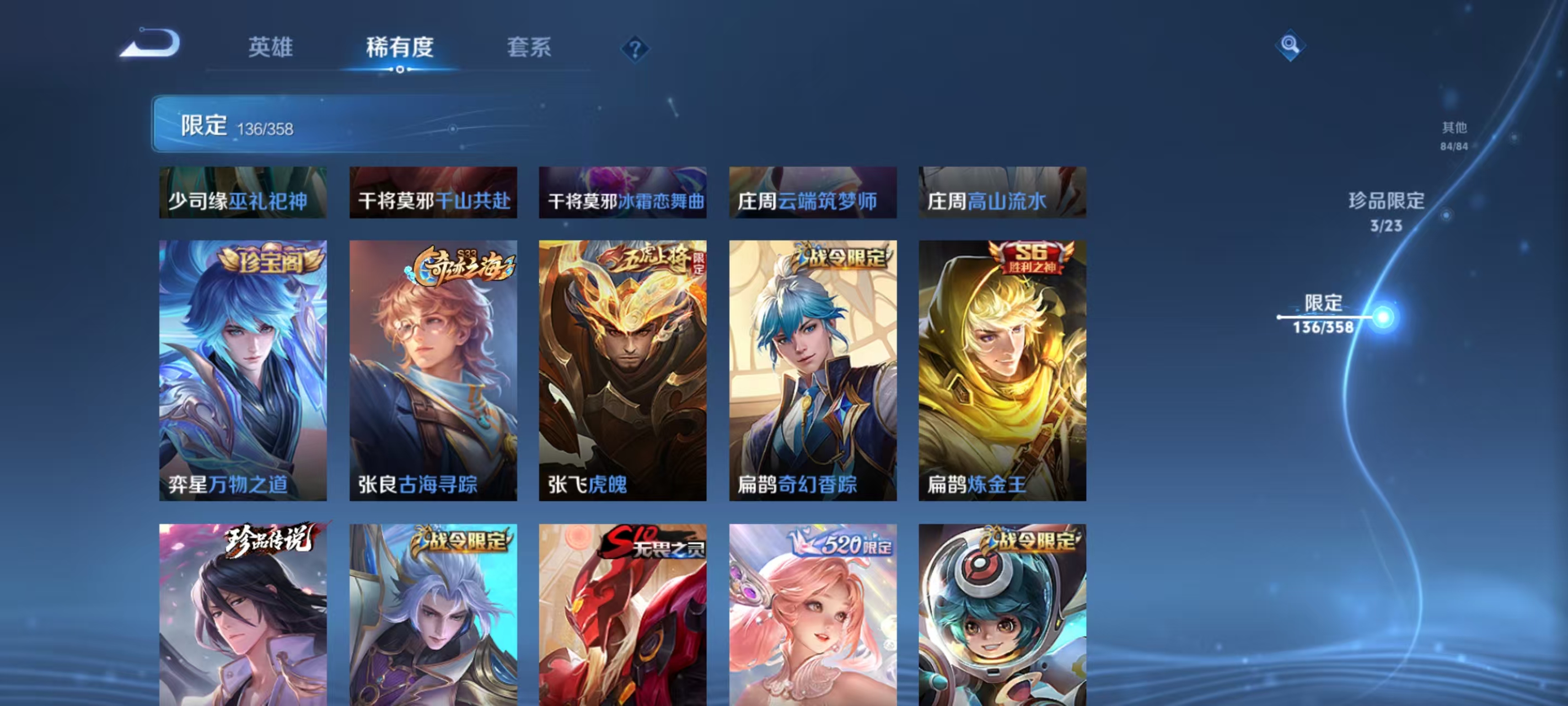Image resolution: width=1568 pixels, height=706 pixels.
Task: Click the 其他 84/84 category label
Action: [1455, 135]
